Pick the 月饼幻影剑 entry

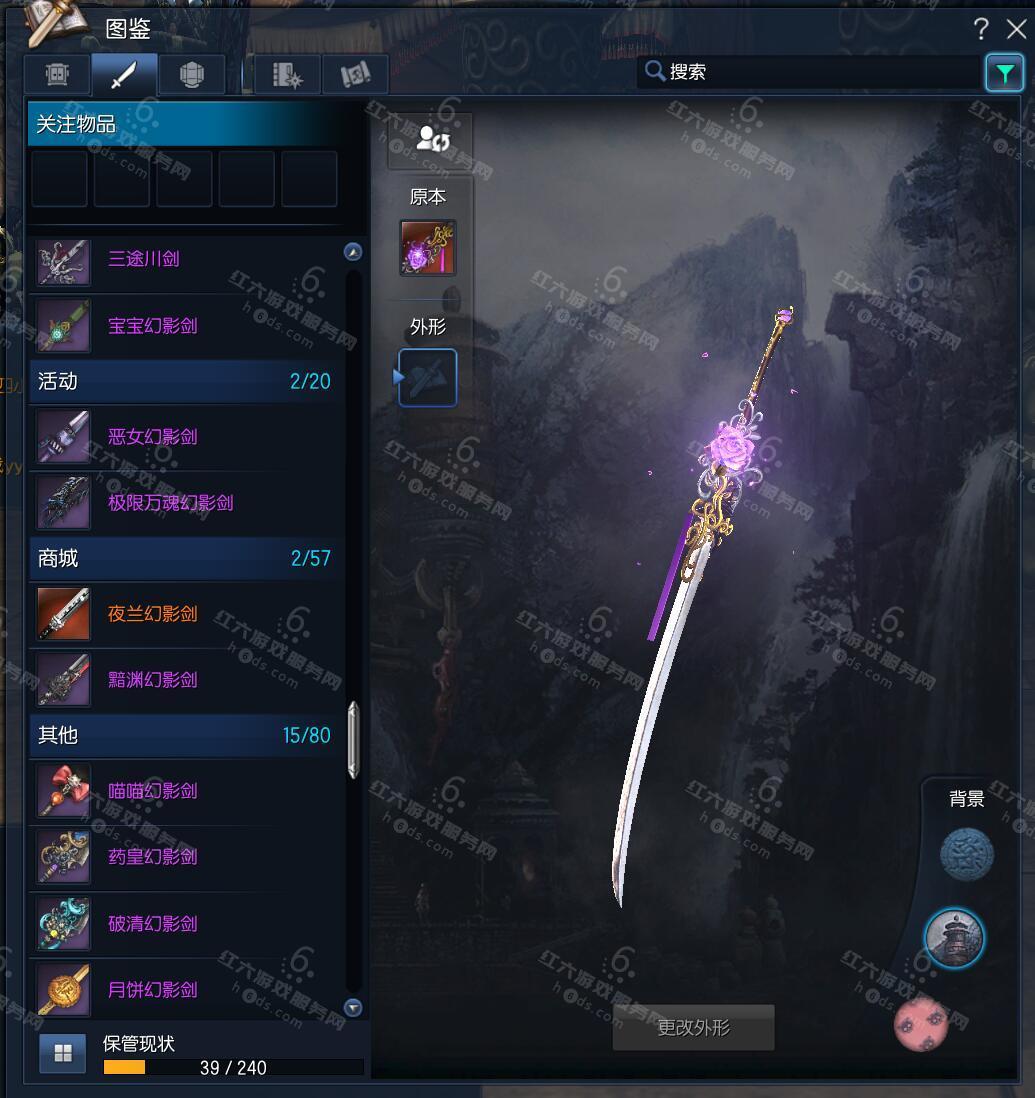[x=152, y=990]
